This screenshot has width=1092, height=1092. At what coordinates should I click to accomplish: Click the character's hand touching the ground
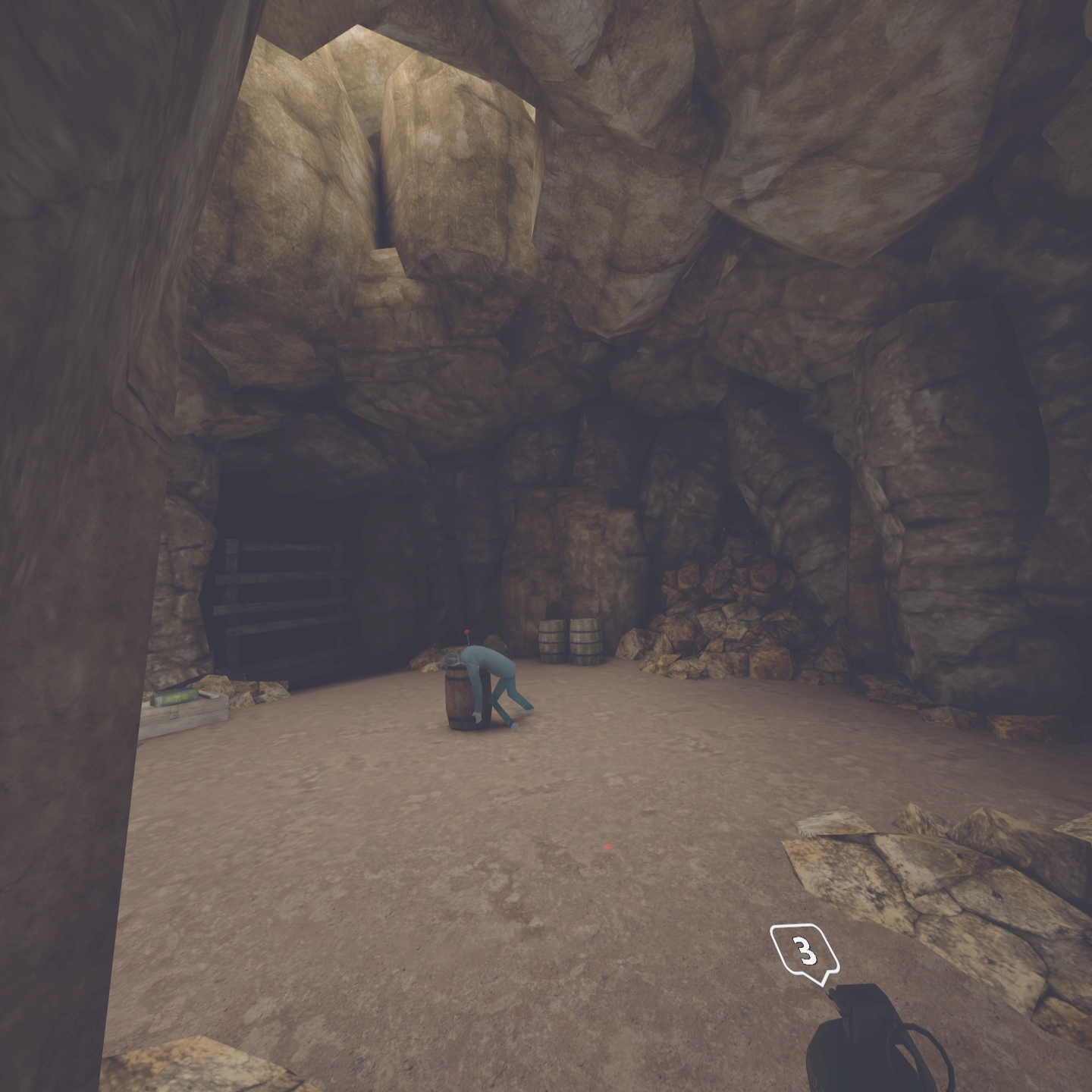pyautogui.click(x=476, y=716)
